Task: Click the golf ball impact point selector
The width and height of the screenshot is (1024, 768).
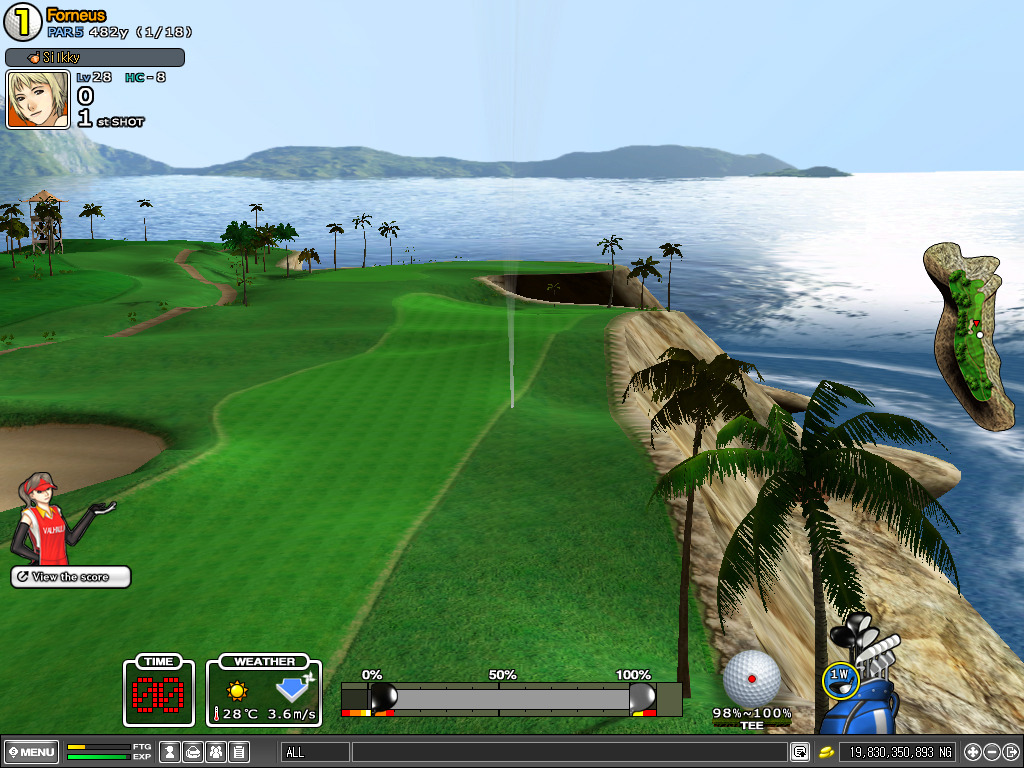Action: tap(751, 677)
